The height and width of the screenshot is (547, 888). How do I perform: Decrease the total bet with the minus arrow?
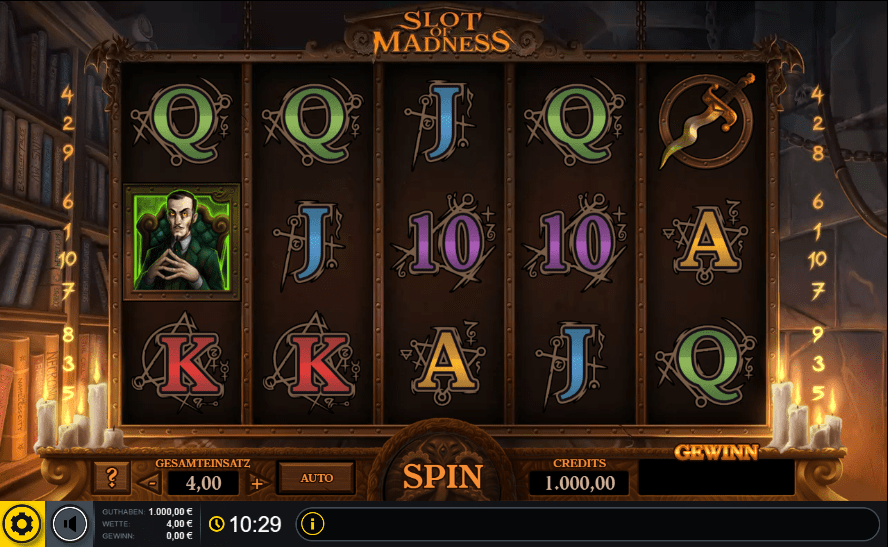[x=153, y=484]
